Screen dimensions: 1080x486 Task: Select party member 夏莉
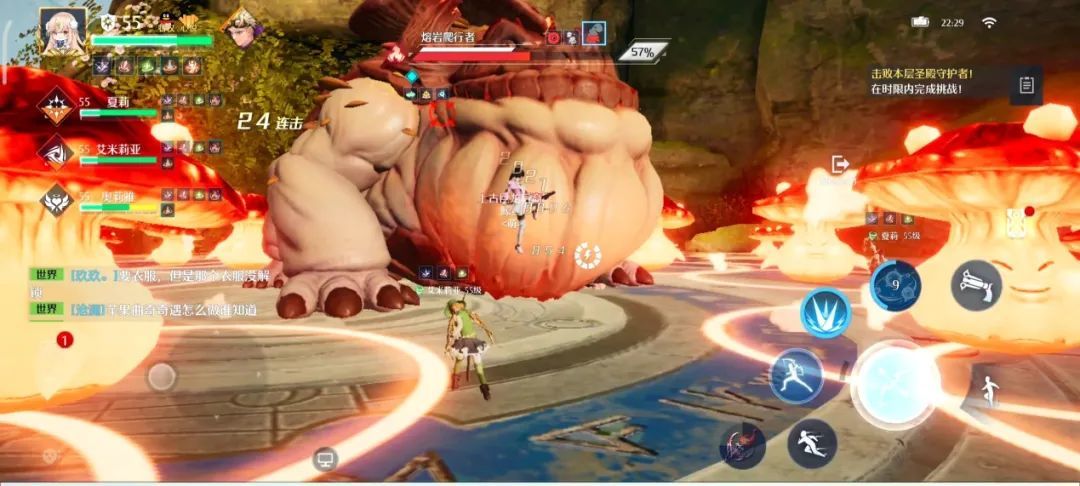click(x=54, y=107)
